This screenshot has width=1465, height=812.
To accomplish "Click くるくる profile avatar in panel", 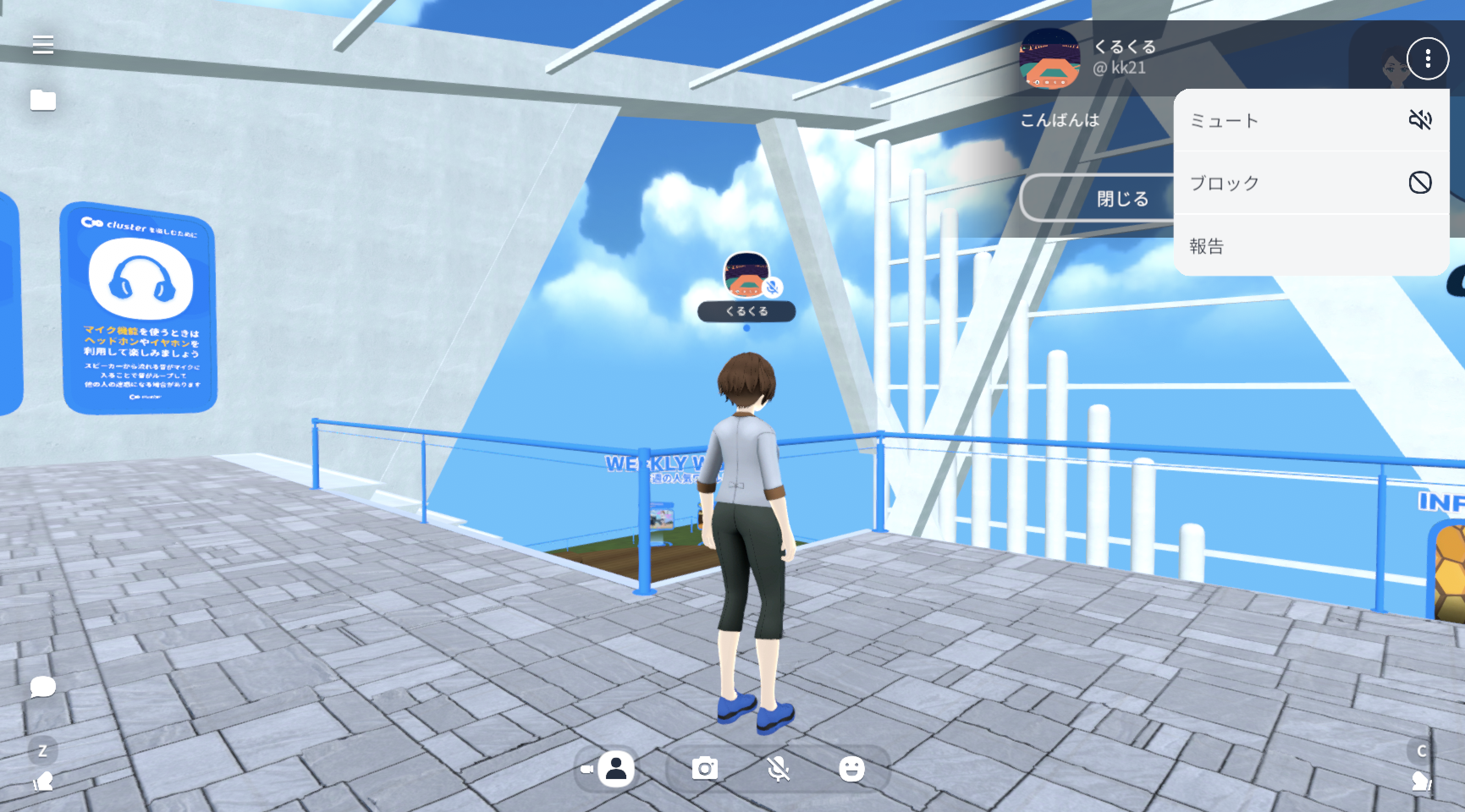I will tap(1049, 58).
